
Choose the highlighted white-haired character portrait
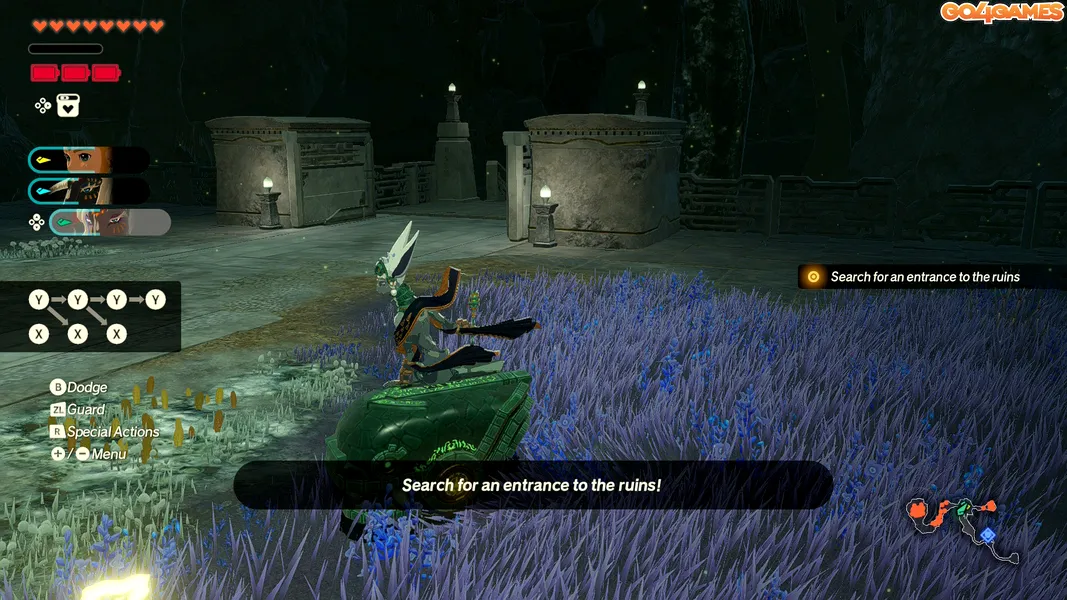click(110, 222)
